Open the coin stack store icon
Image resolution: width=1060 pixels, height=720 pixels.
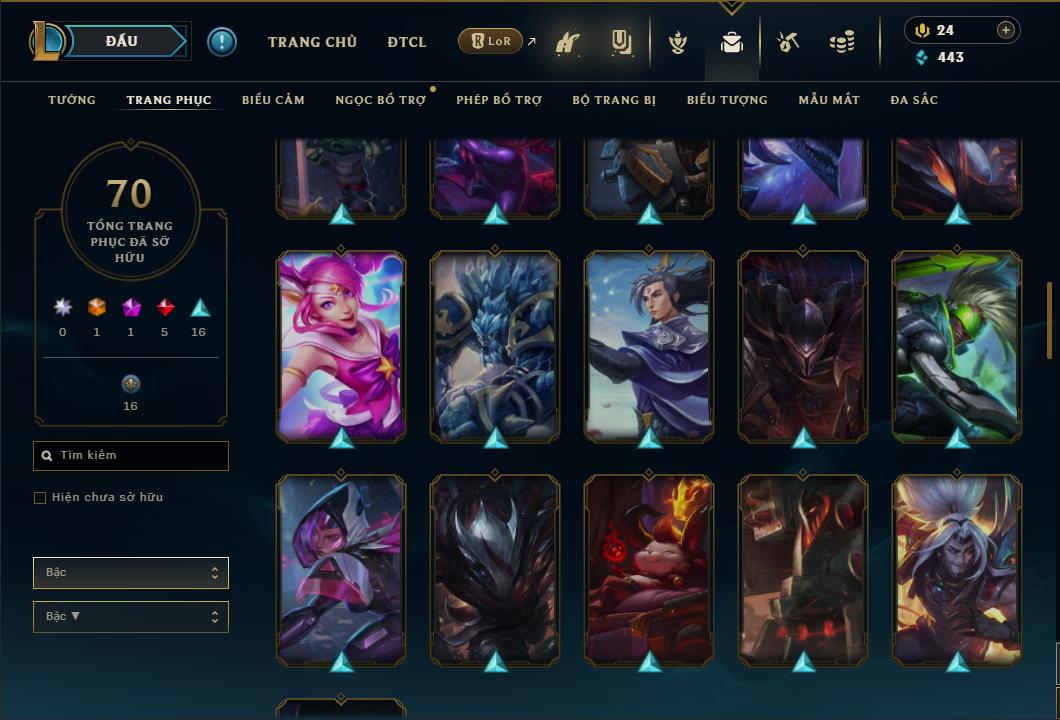tap(842, 43)
